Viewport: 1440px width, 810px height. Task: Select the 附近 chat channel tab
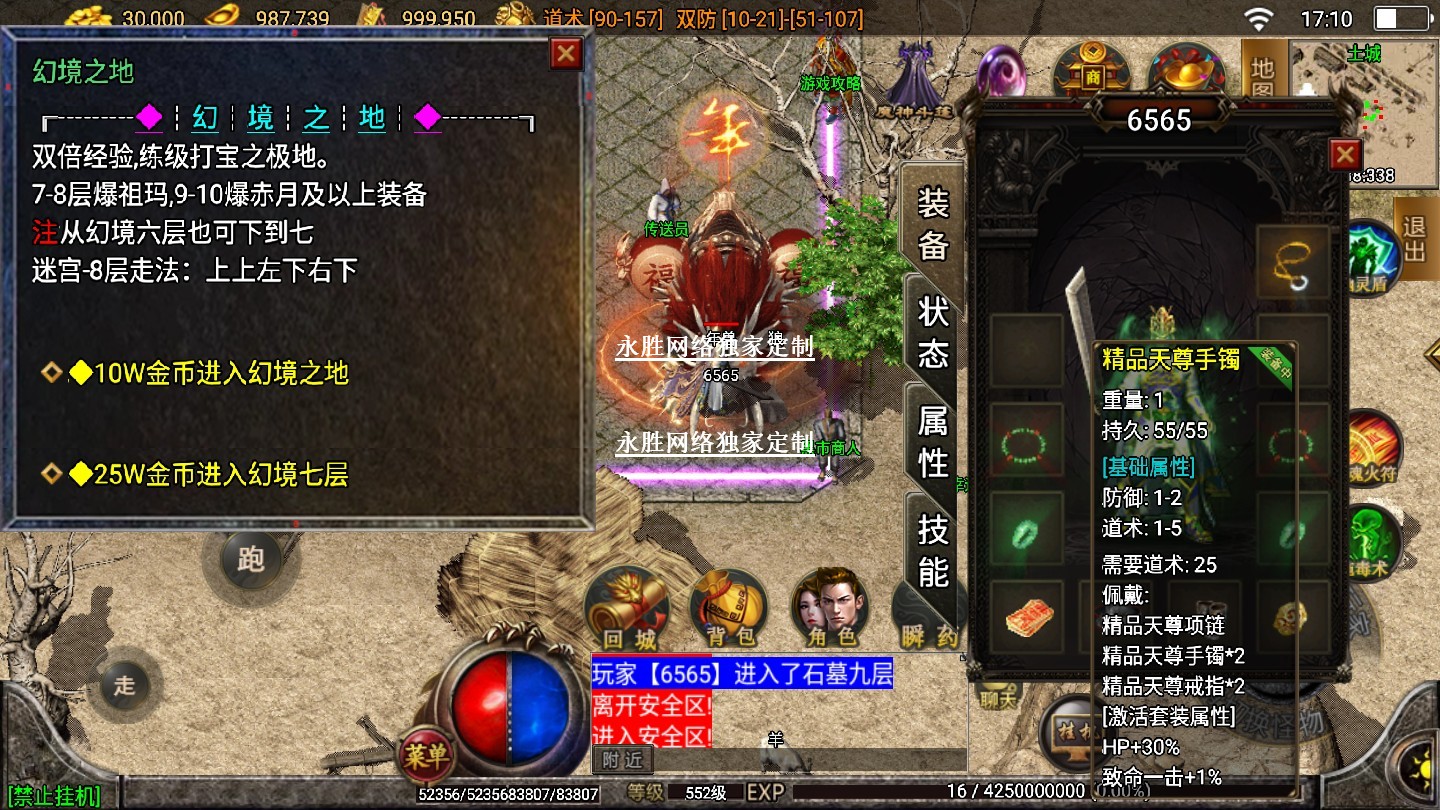pos(622,760)
